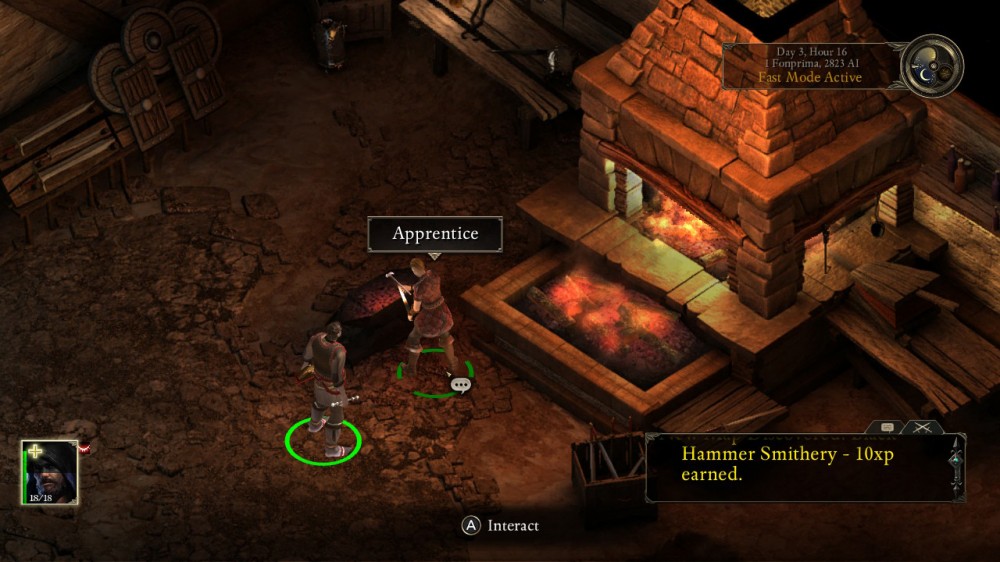
Task: Click the red status icon beside the portrait
Action: [86, 449]
